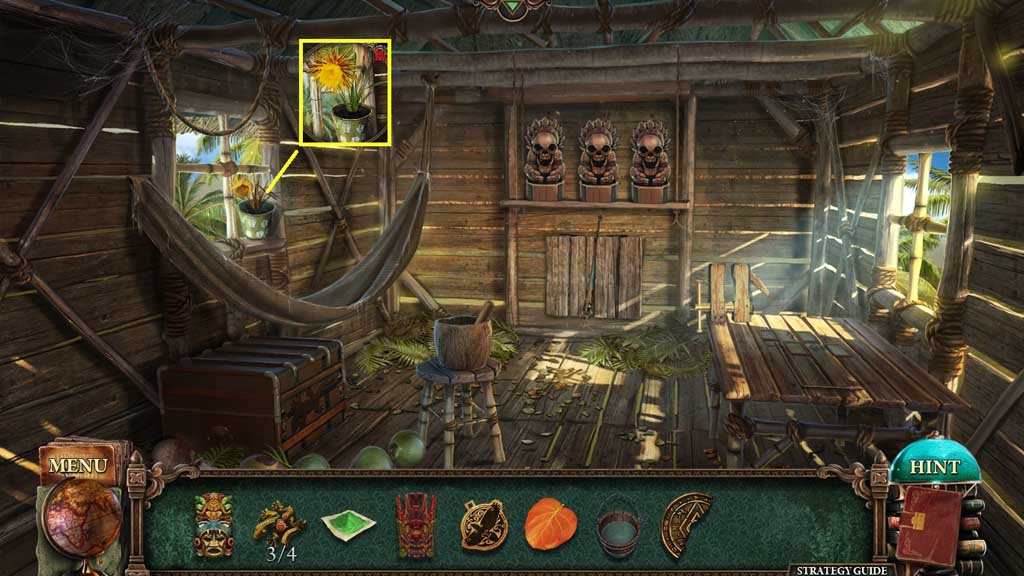Open the red leather journal
Image resolution: width=1024 pixels, height=576 pixels.
point(927,523)
